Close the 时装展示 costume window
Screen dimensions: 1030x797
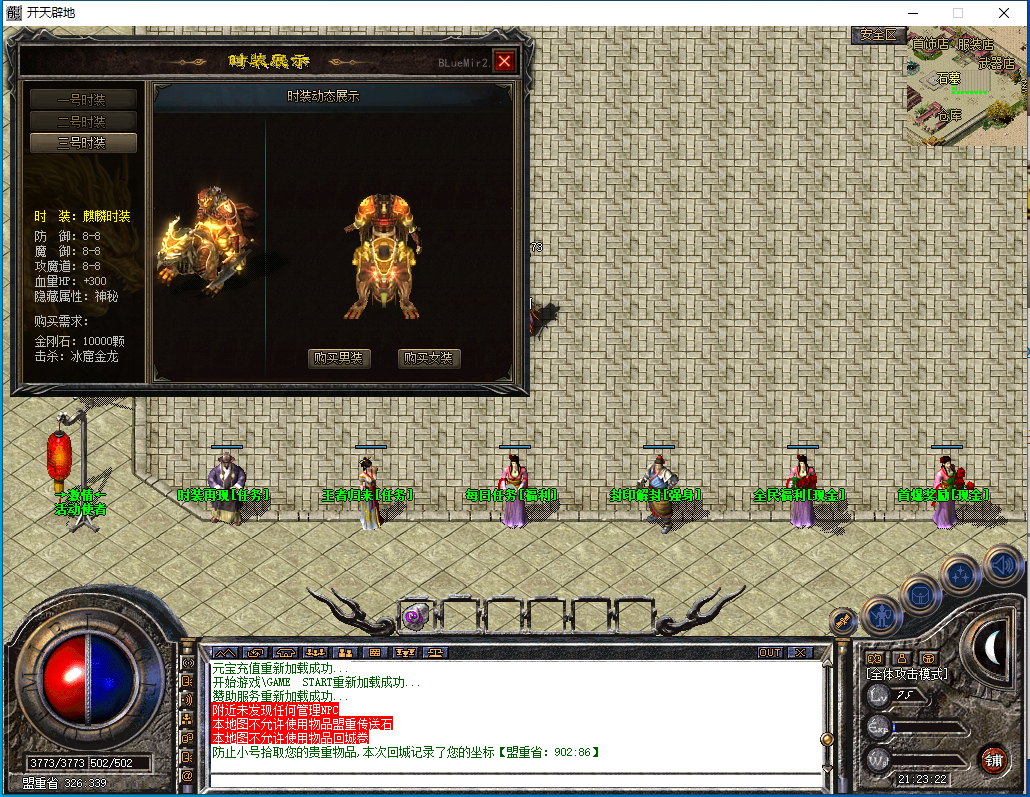click(x=504, y=61)
